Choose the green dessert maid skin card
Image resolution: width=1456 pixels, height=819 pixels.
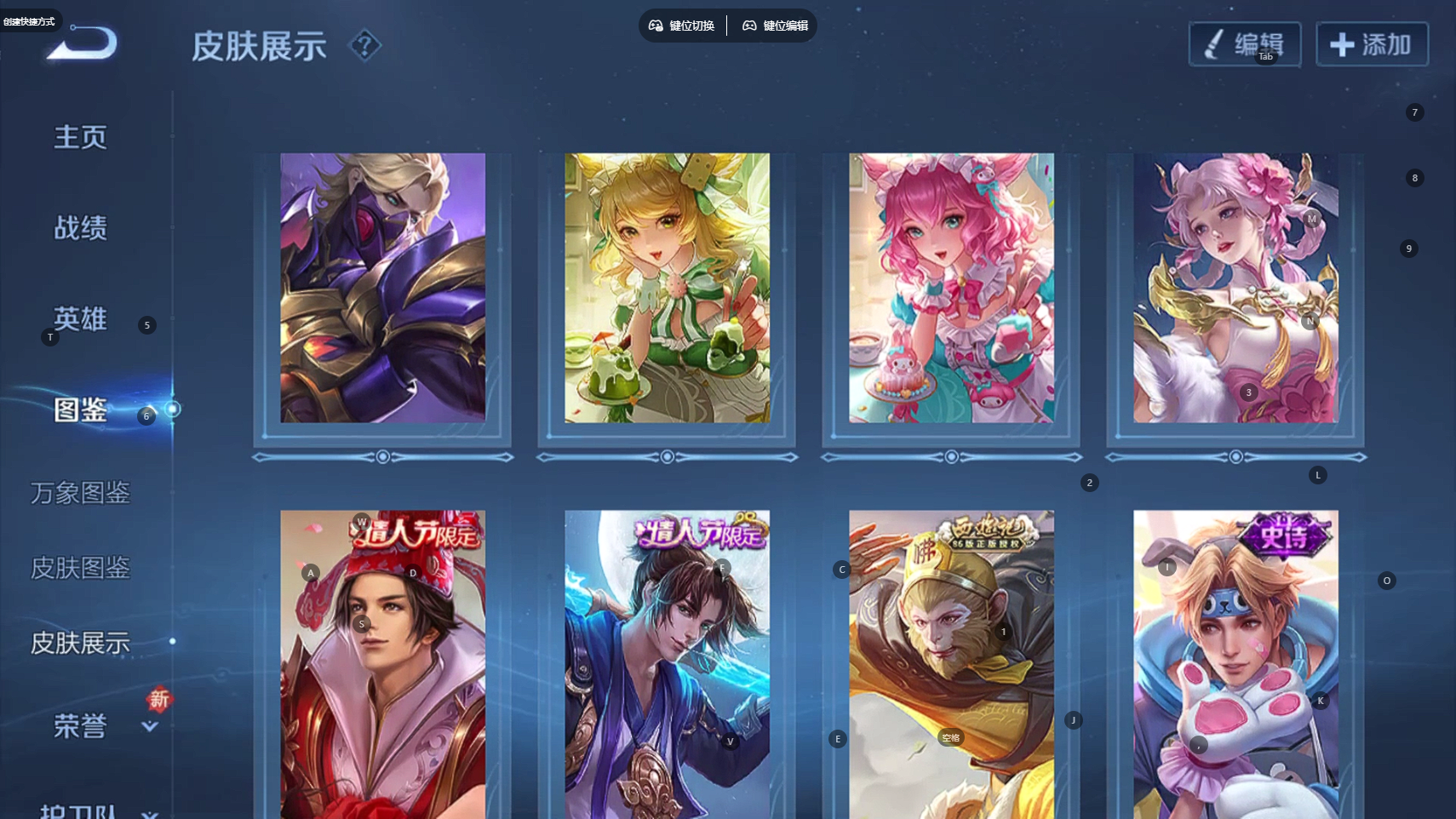pyautogui.click(x=667, y=288)
